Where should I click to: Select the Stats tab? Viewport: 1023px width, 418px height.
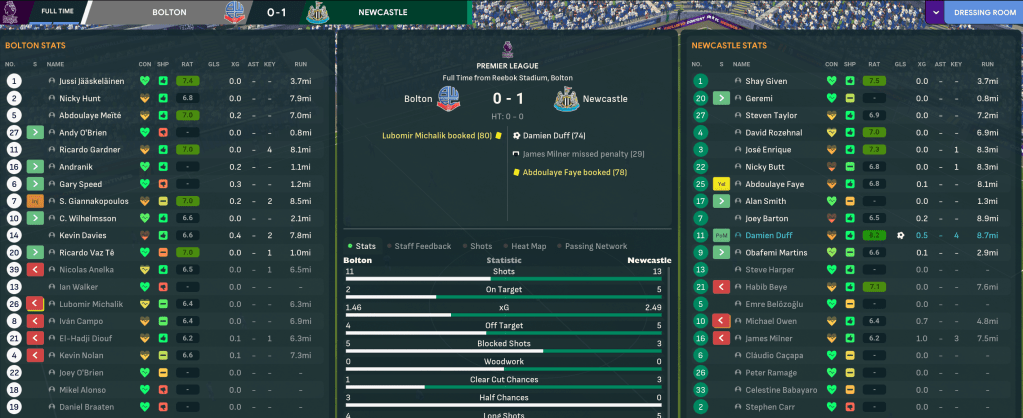(x=362, y=245)
